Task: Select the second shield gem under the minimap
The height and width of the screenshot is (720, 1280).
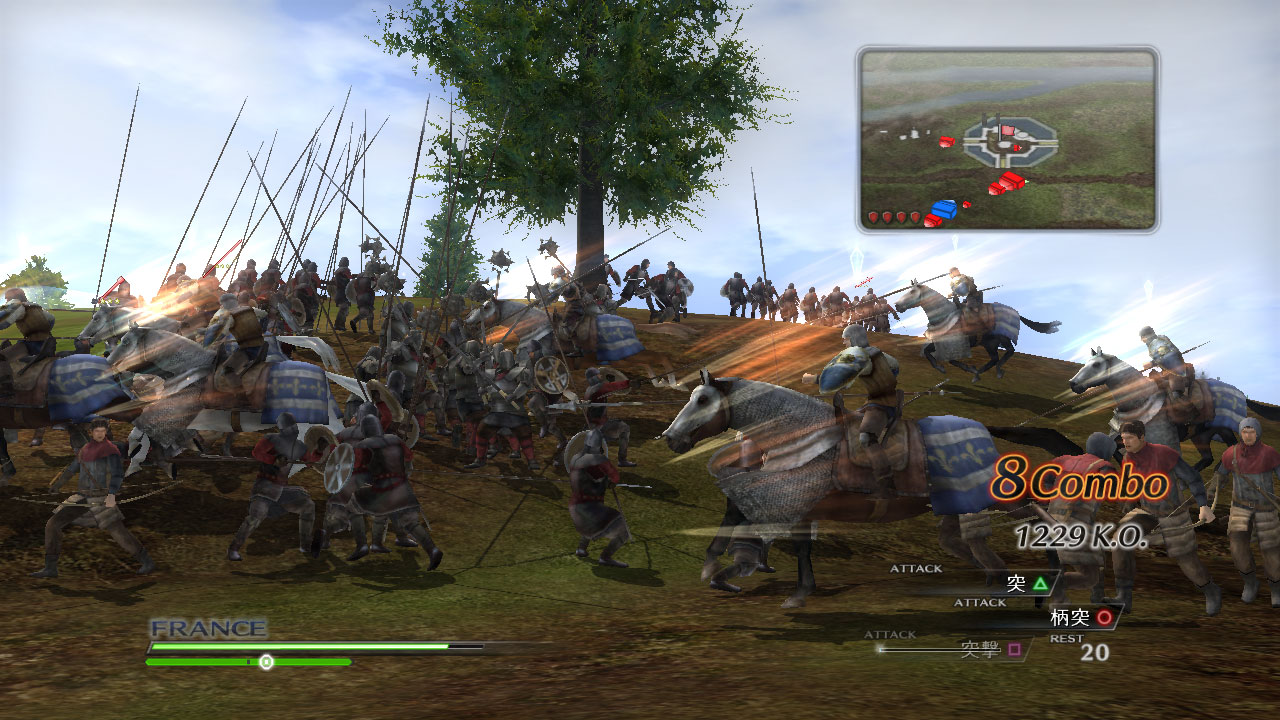Action: click(886, 216)
